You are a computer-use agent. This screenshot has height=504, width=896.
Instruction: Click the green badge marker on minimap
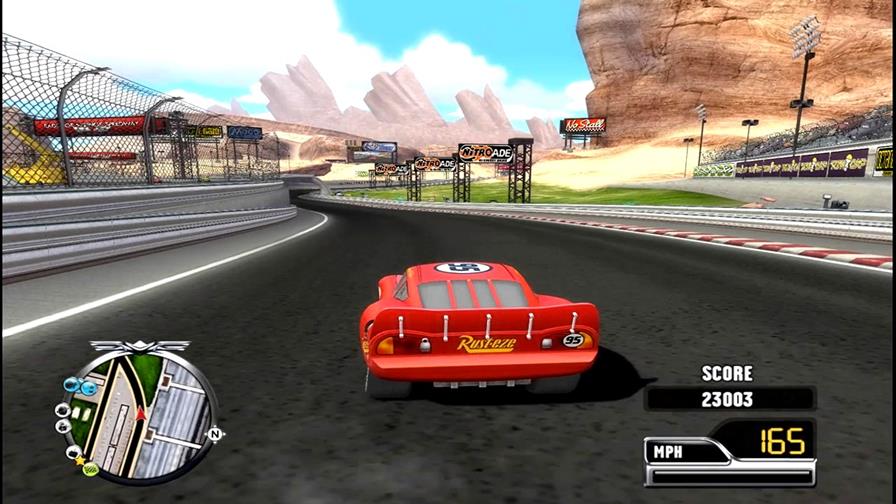(91, 468)
